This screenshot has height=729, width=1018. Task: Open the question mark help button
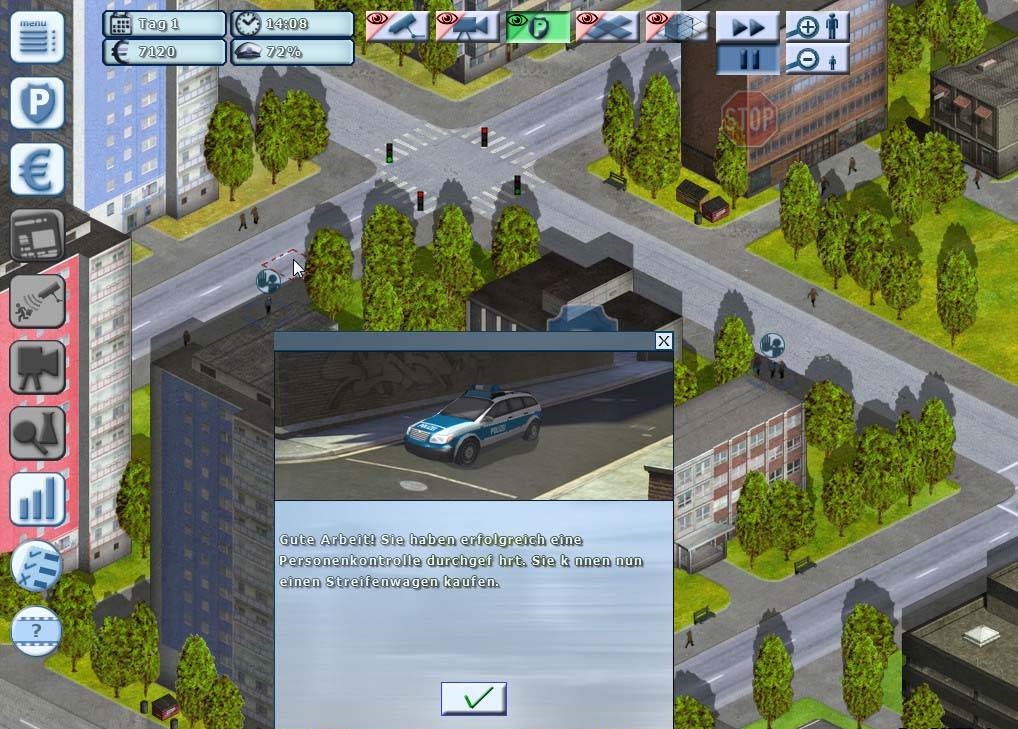tap(37, 631)
